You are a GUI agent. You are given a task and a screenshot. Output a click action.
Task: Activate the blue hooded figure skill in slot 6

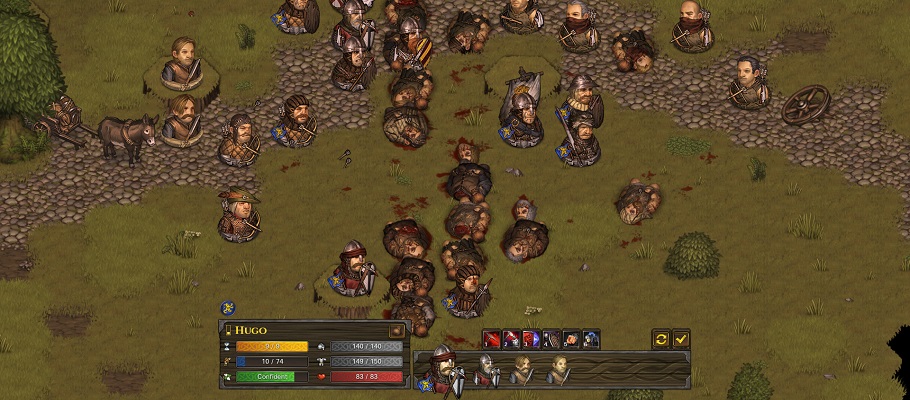591,339
